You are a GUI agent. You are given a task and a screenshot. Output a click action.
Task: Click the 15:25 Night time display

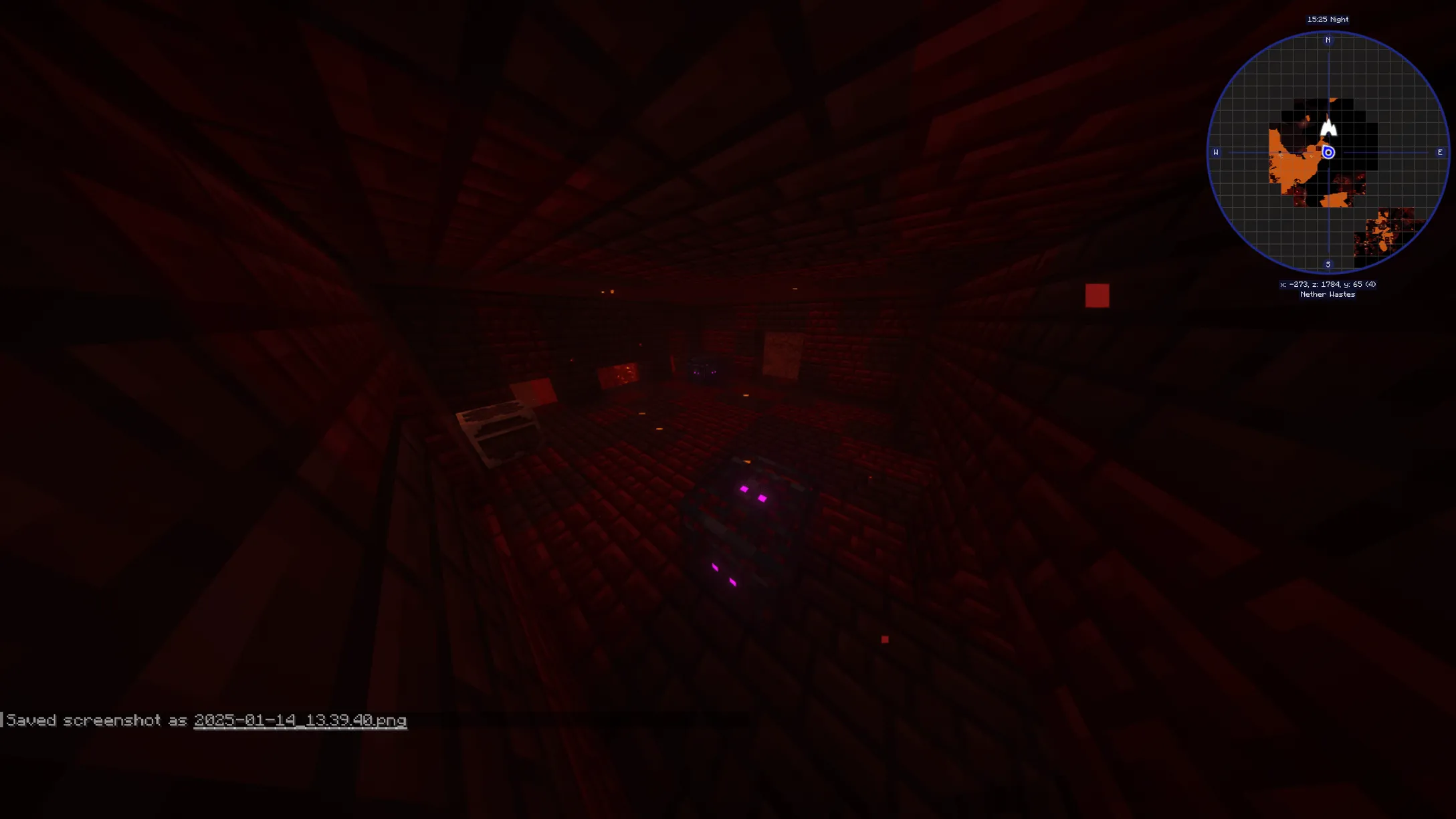click(1328, 19)
